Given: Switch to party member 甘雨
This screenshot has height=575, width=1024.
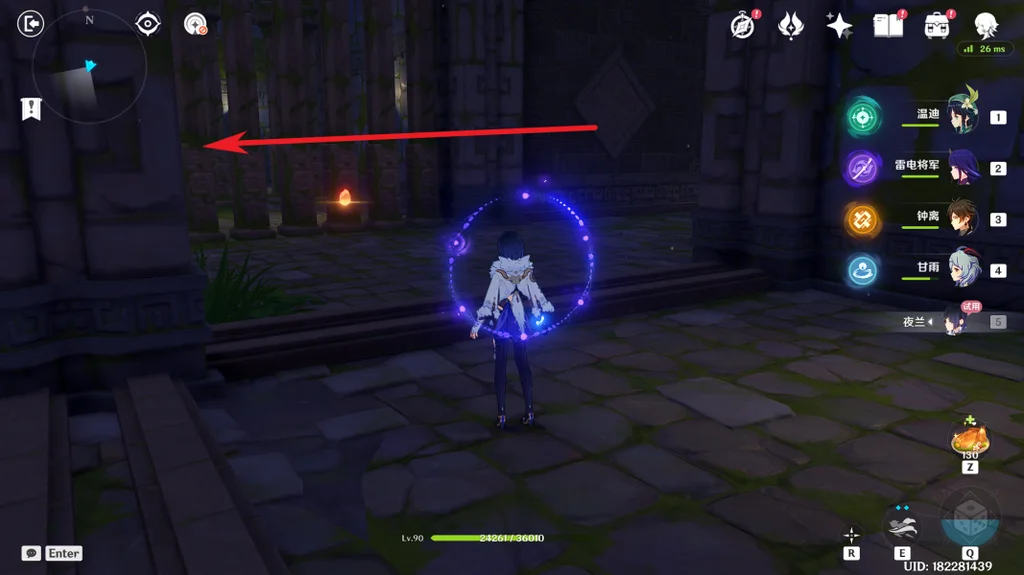Looking at the screenshot, I should coord(960,270).
